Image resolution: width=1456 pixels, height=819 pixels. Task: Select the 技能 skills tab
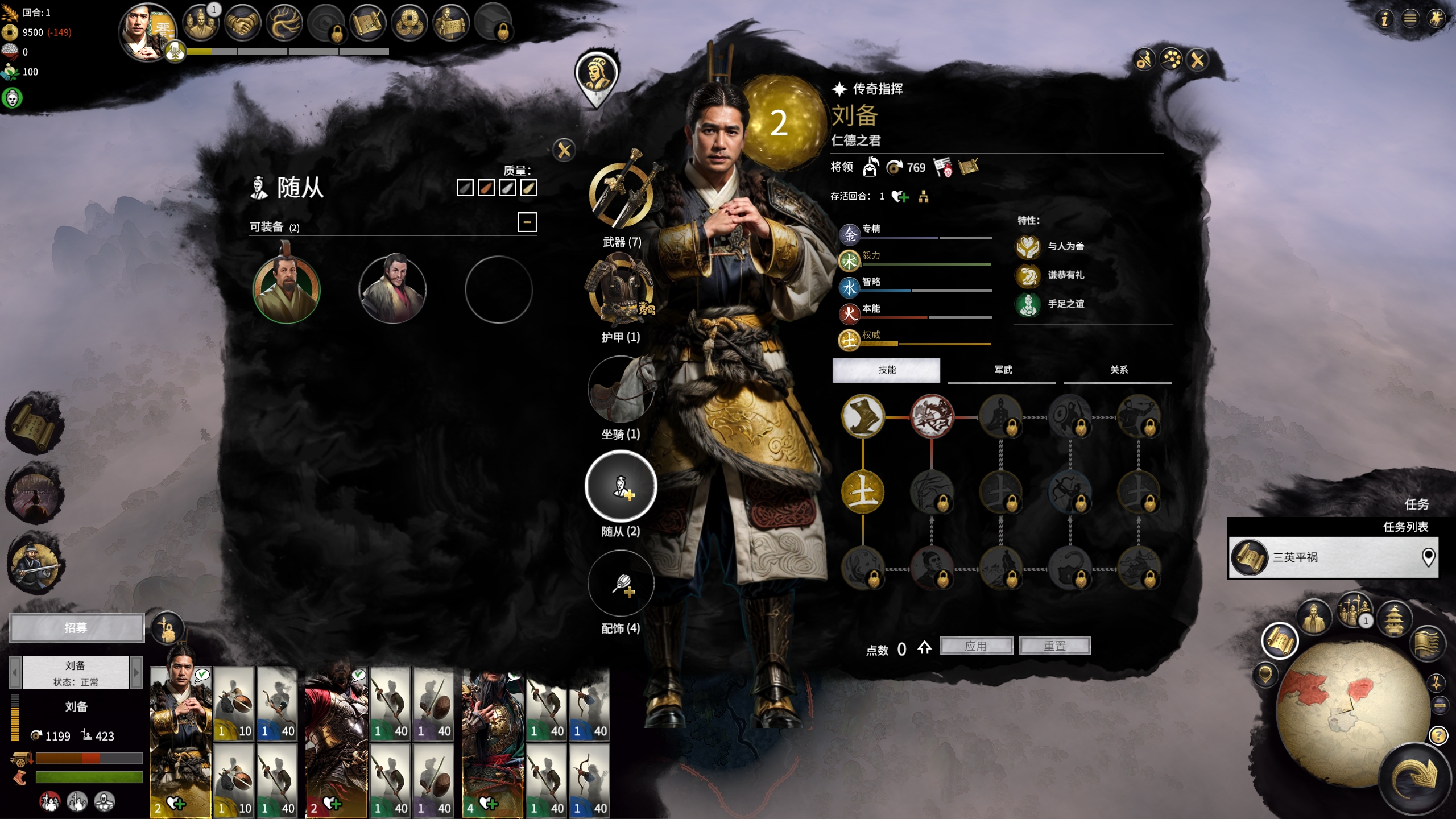click(886, 370)
